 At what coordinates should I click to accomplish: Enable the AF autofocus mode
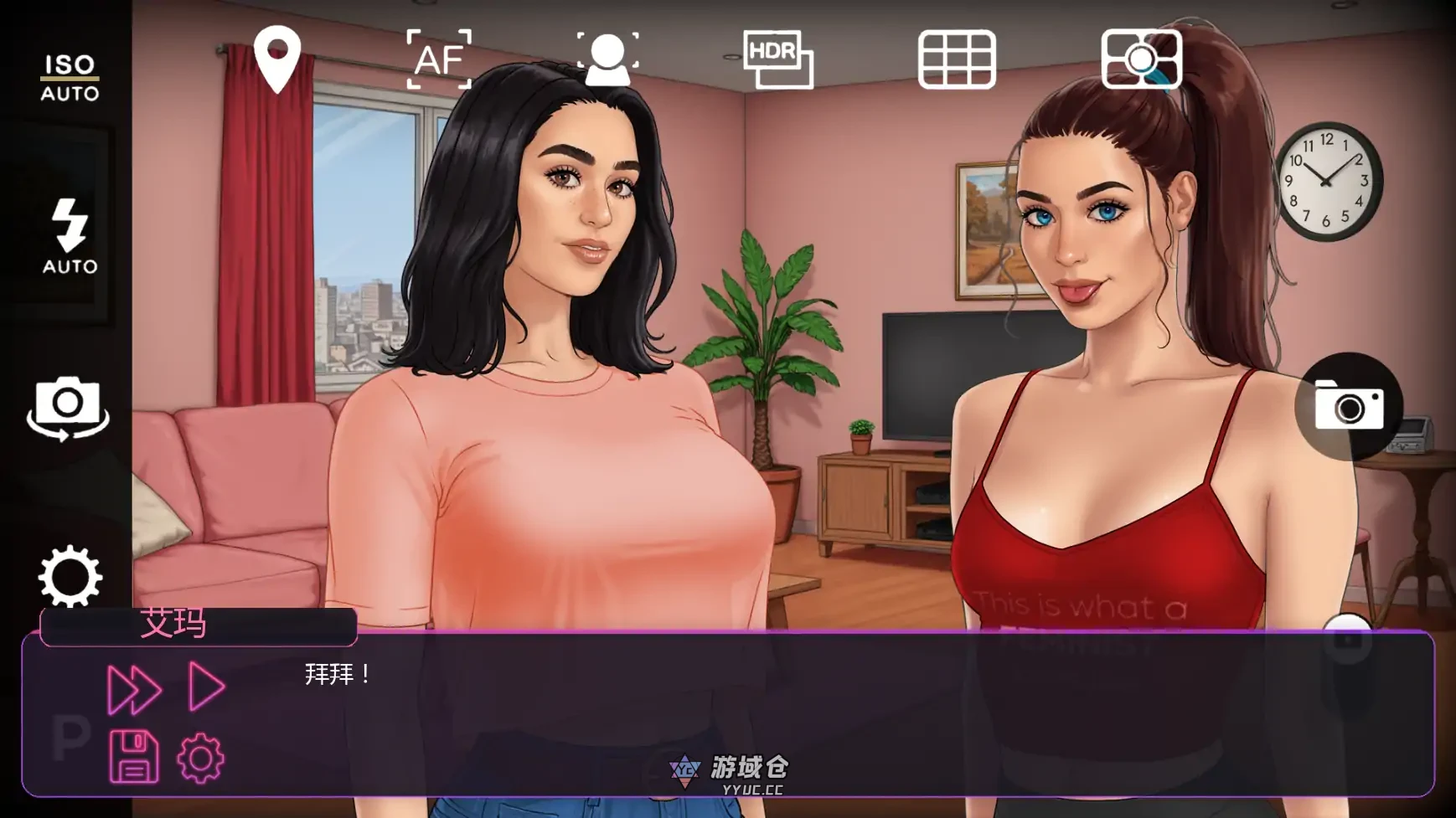441,59
